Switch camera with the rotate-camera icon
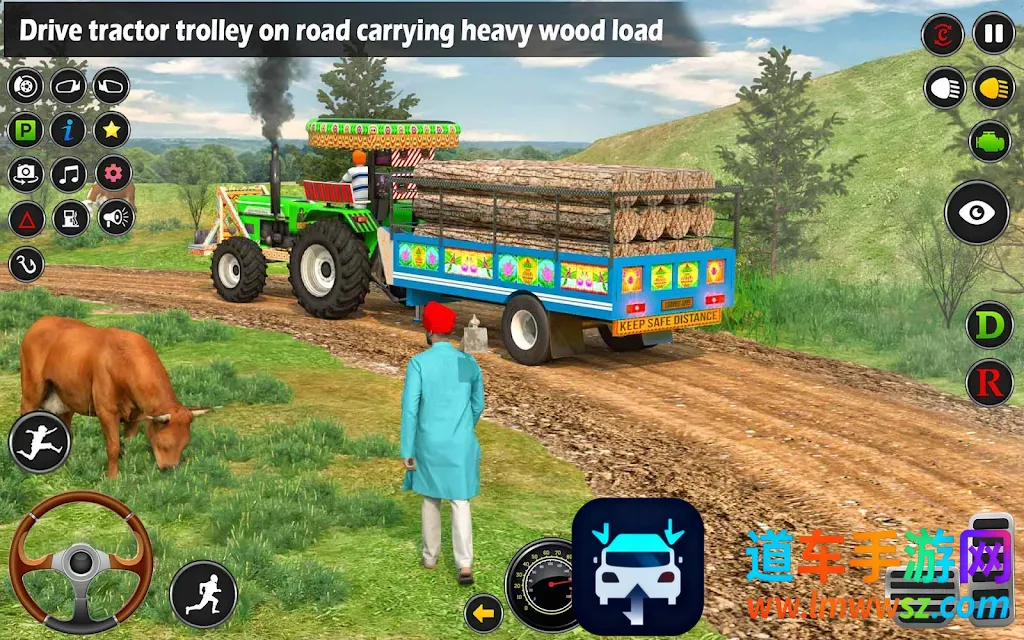Screen dimensions: 1024x640 [26, 174]
